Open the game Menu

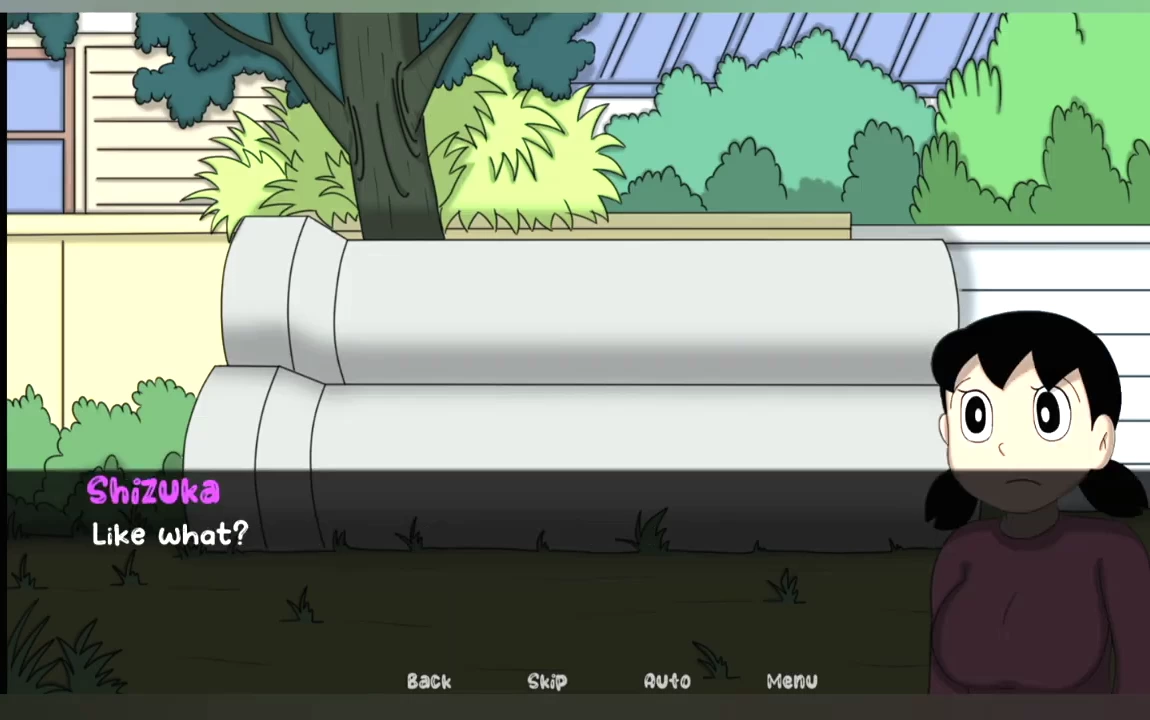tap(792, 681)
